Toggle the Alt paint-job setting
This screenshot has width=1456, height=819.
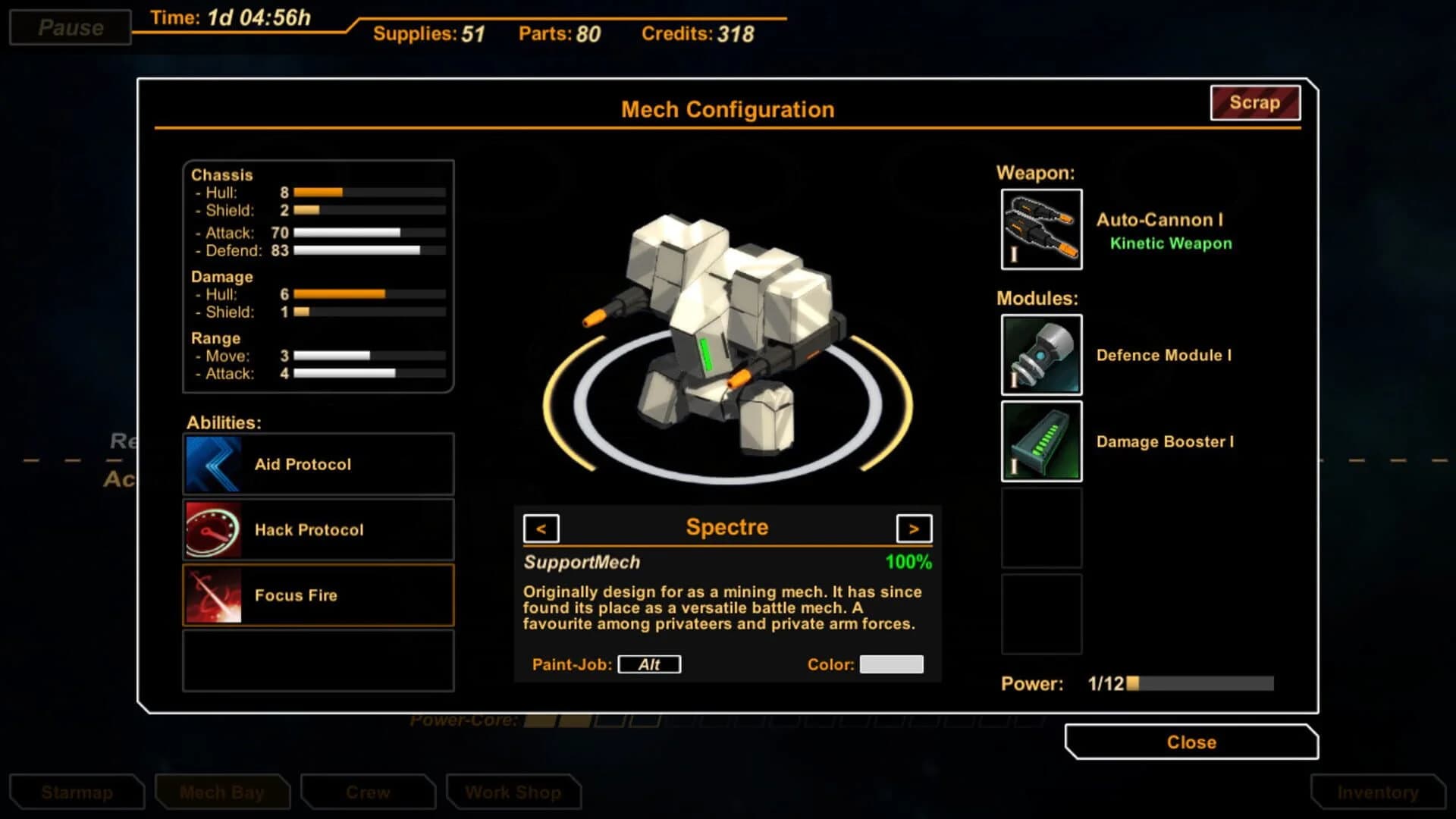[x=649, y=664]
